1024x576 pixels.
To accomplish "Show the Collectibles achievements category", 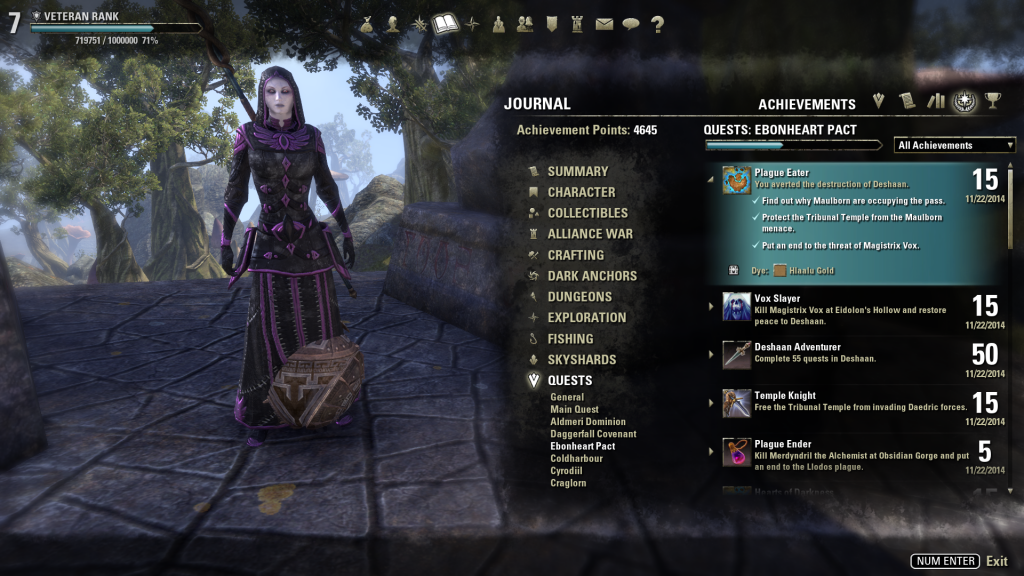I will pyautogui.click(x=587, y=213).
